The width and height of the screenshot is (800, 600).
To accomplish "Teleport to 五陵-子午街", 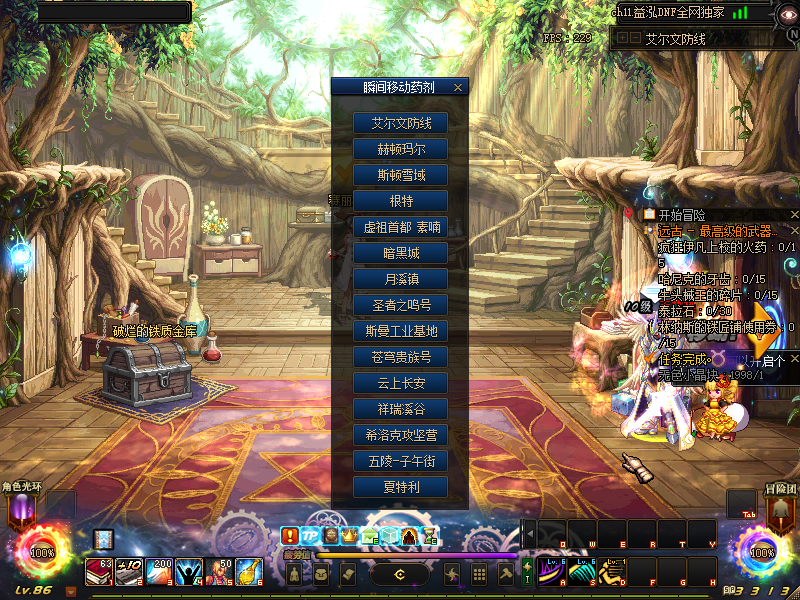I will coord(400,461).
